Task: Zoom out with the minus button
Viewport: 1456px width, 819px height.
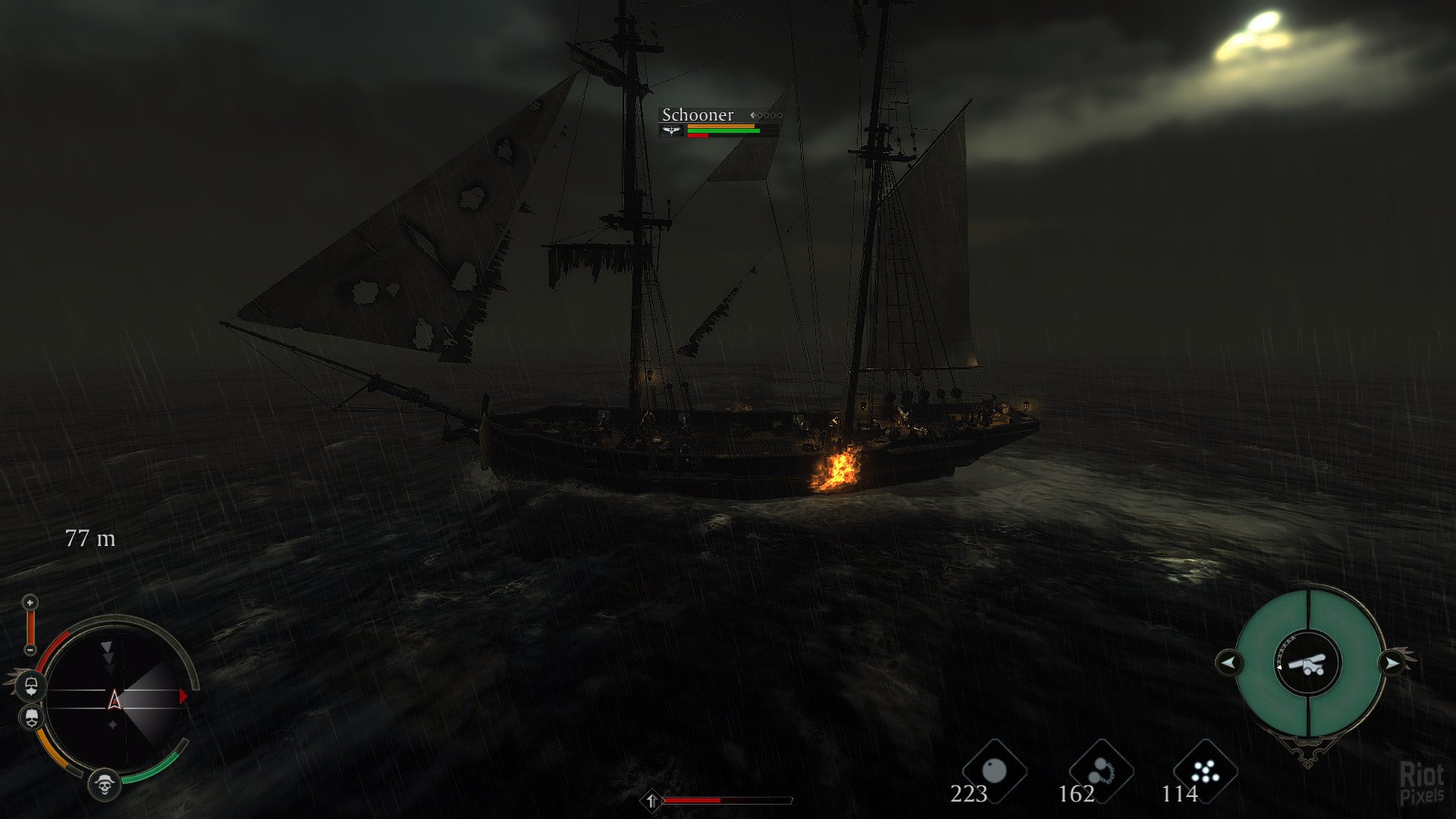Action: point(30,650)
